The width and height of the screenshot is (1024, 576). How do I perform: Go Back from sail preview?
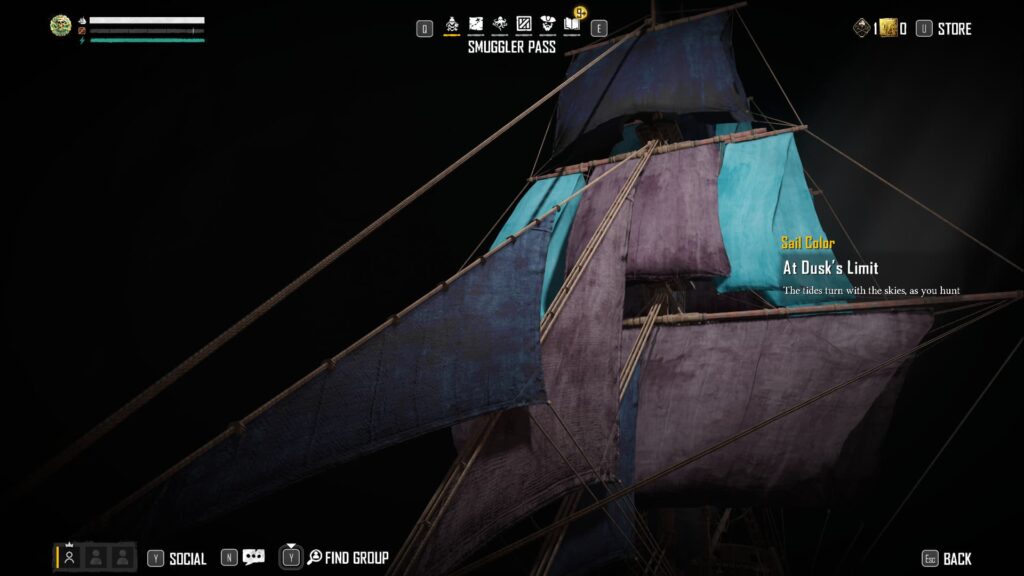click(x=956, y=559)
